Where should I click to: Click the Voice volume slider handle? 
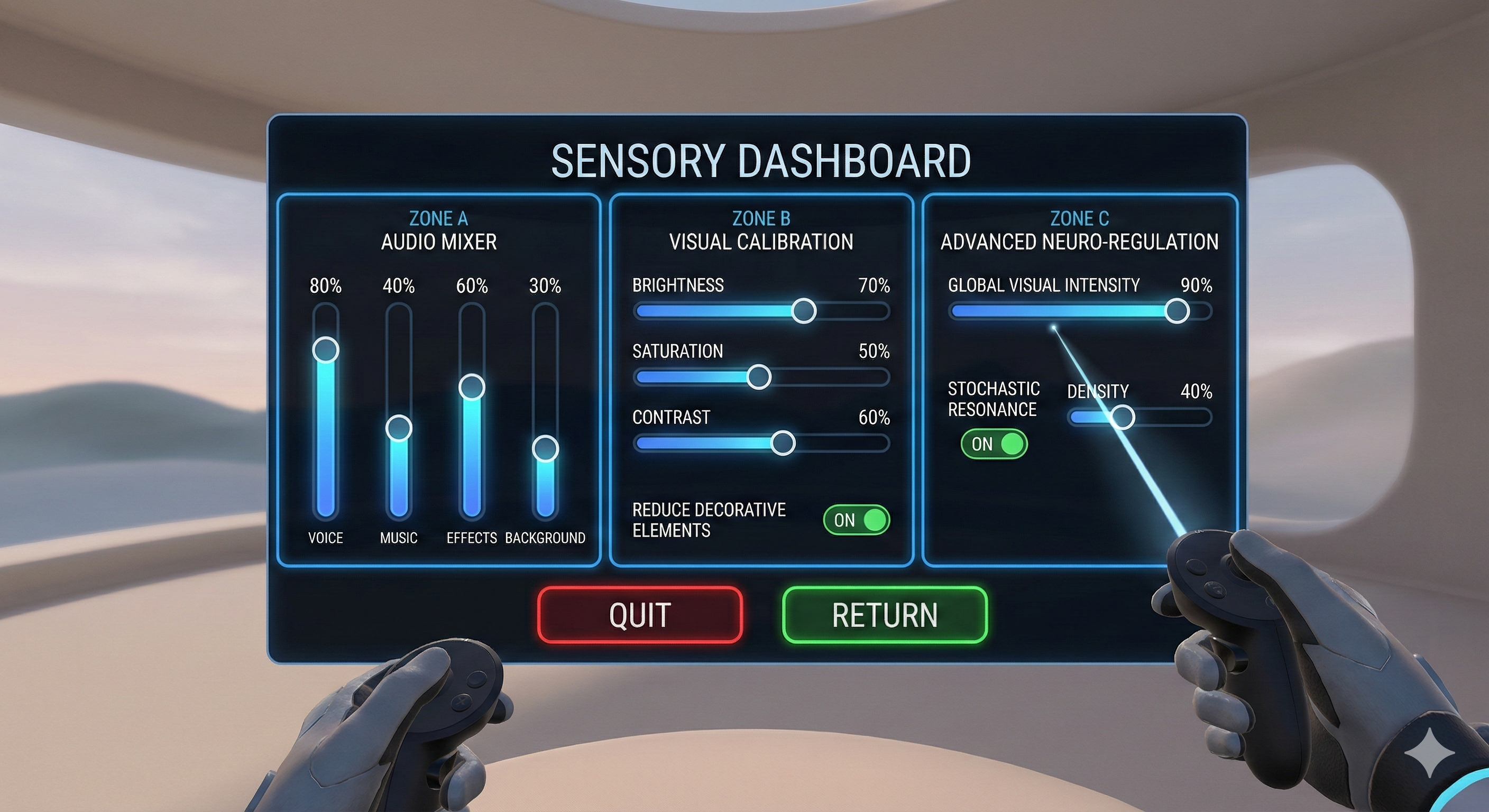[x=325, y=349]
